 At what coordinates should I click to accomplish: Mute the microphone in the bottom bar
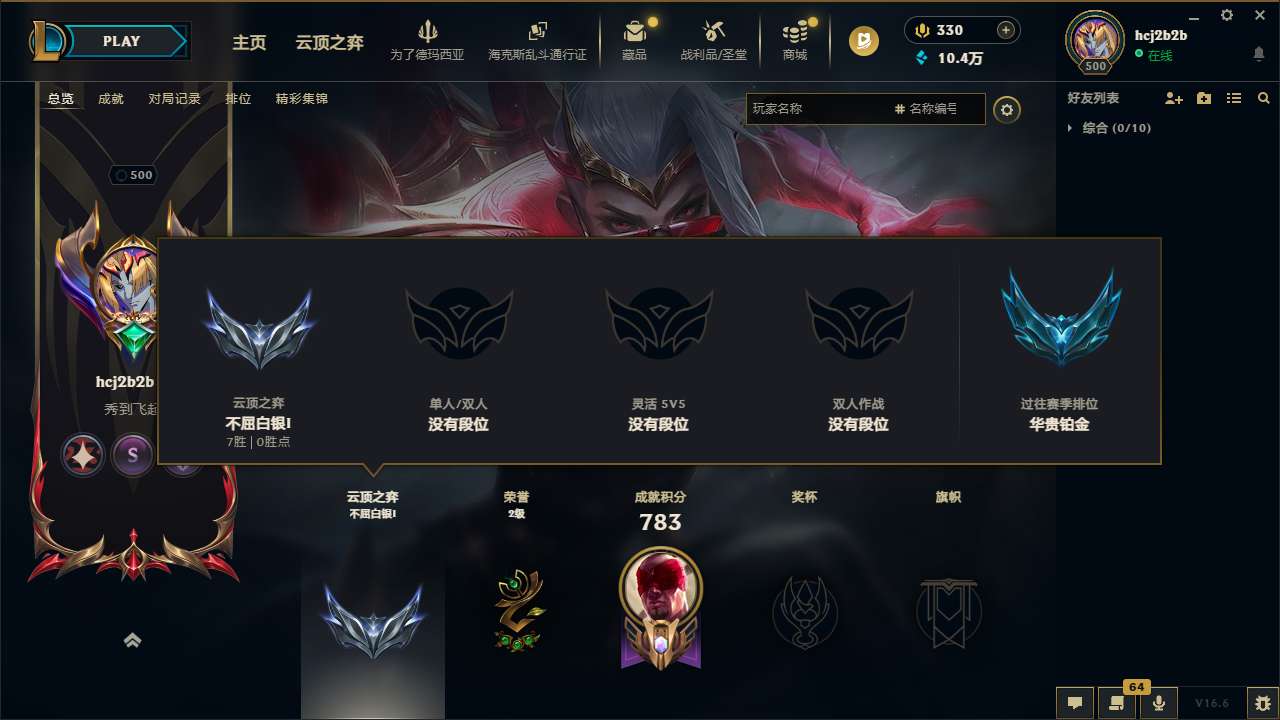click(x=1159, y=702)
